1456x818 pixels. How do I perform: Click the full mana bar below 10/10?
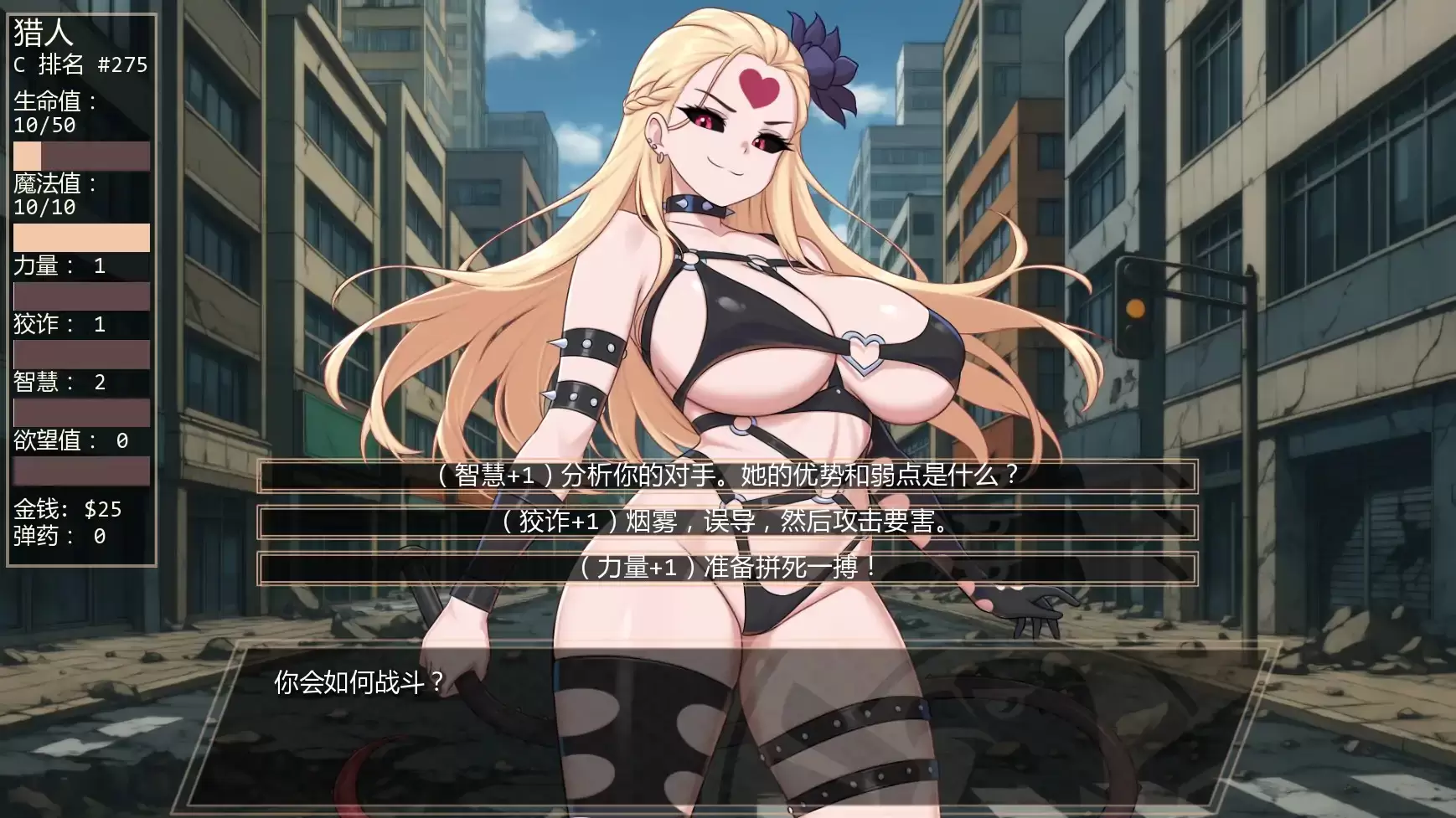point(81,237)
